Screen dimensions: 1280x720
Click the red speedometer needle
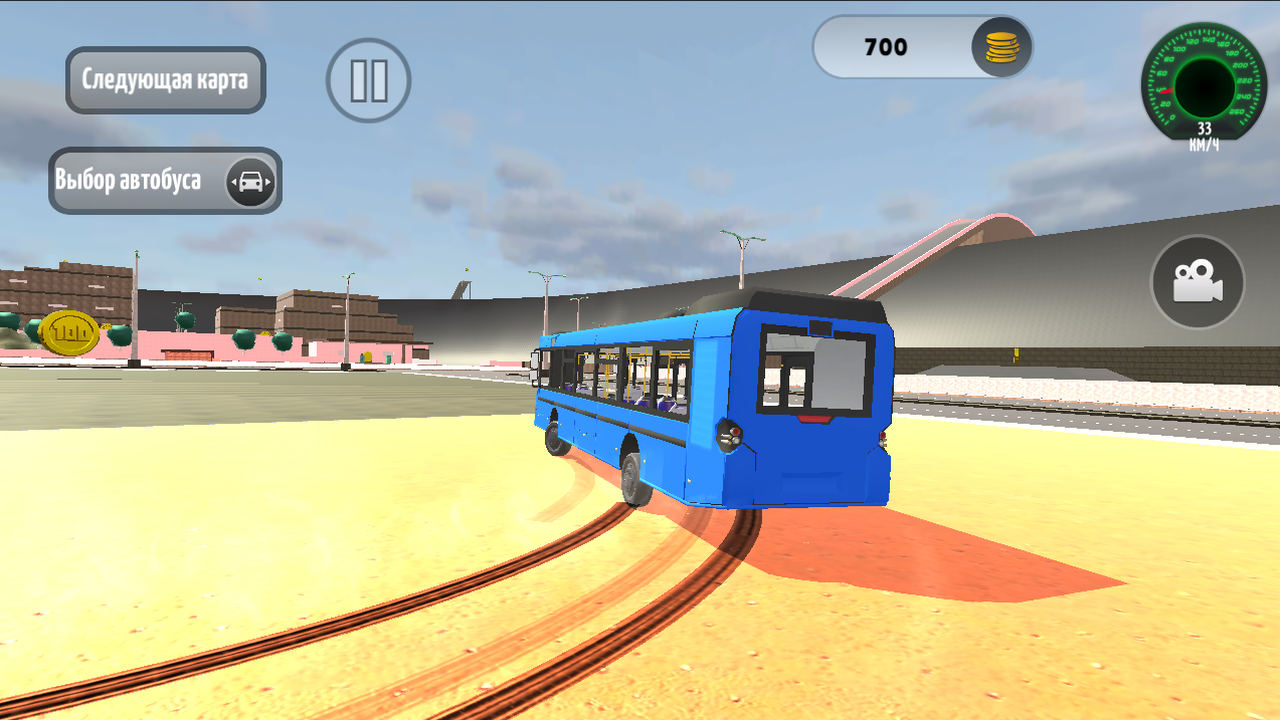point(1170,90)
